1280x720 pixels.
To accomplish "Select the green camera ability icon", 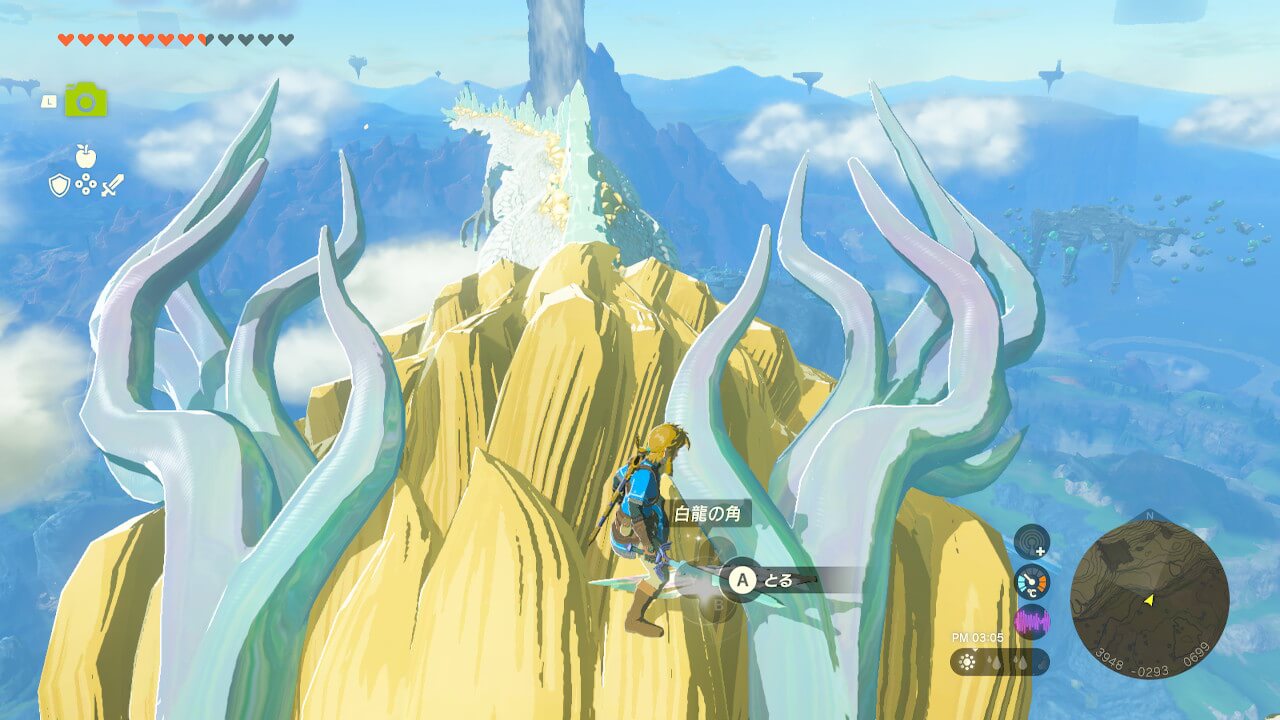I will click(86, 100).
